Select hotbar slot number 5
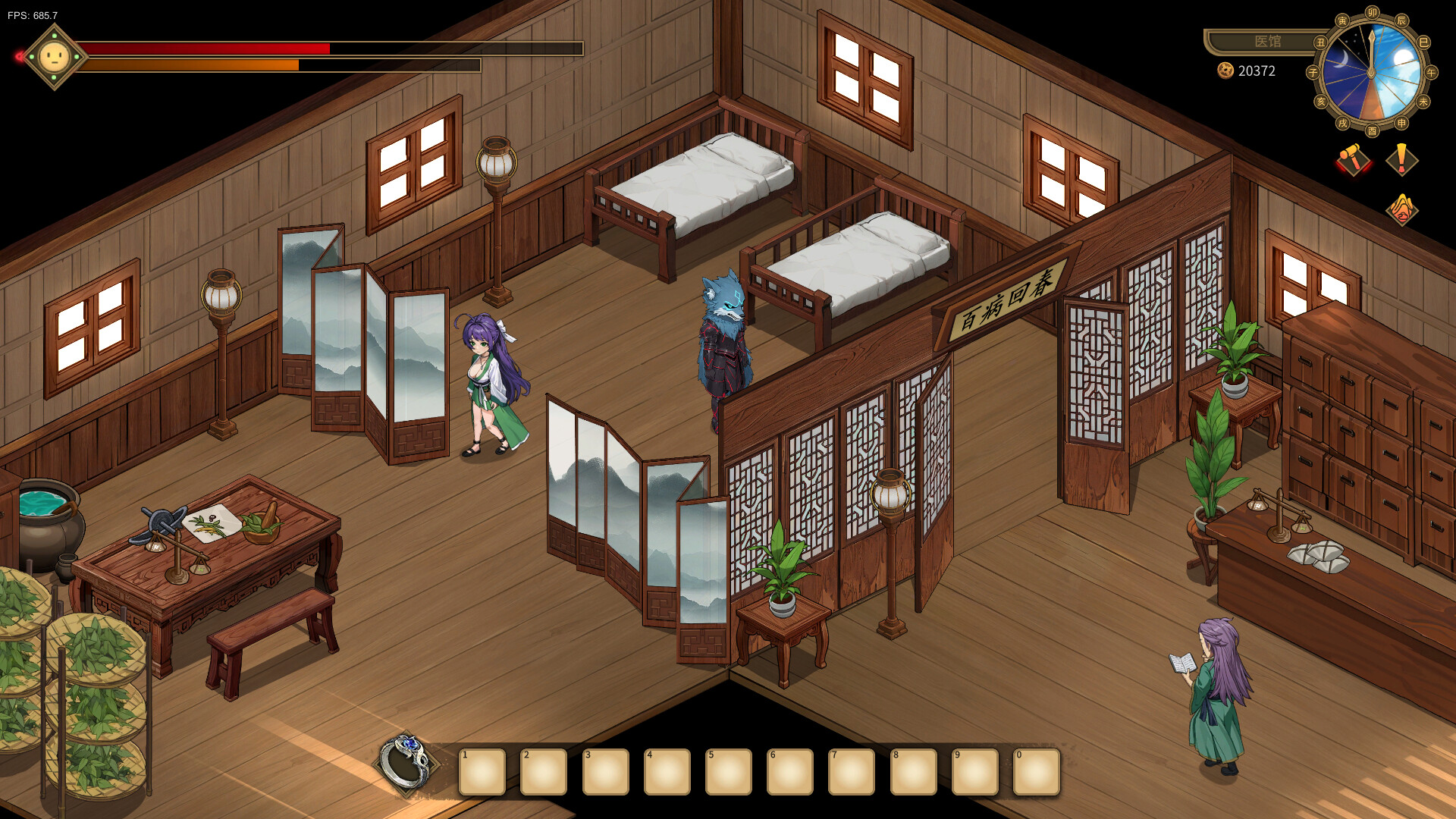 pyautogui.click(x=728, y=772)
